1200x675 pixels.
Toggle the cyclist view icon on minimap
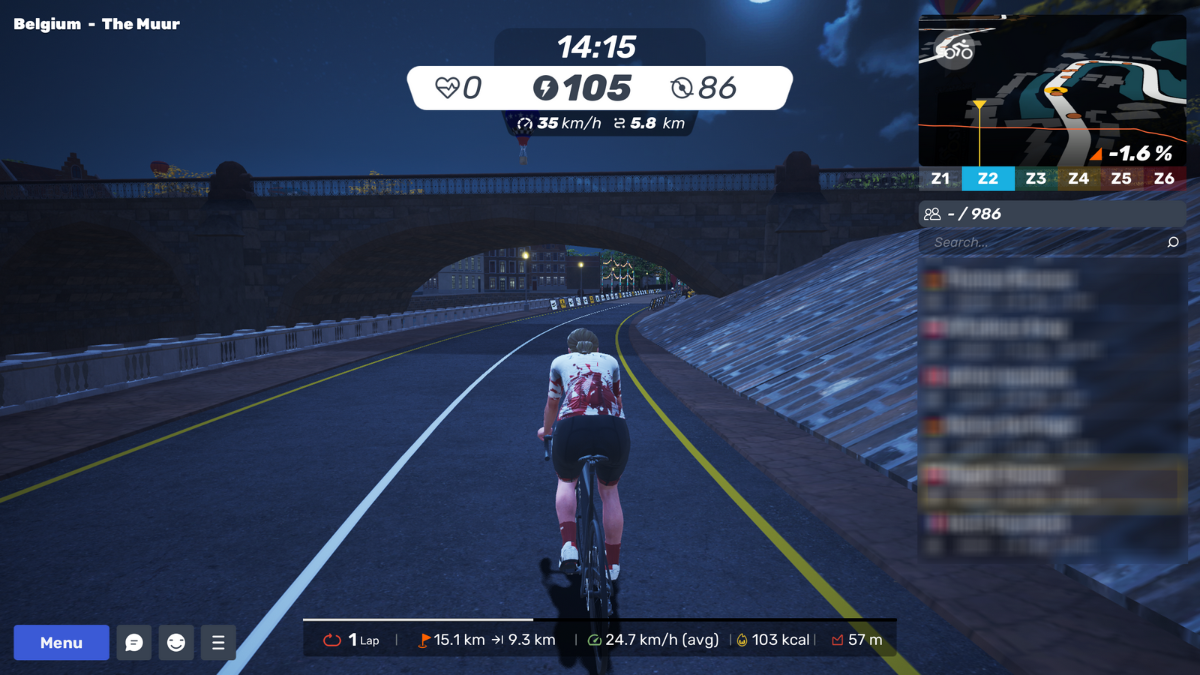(x=954, y=50)
